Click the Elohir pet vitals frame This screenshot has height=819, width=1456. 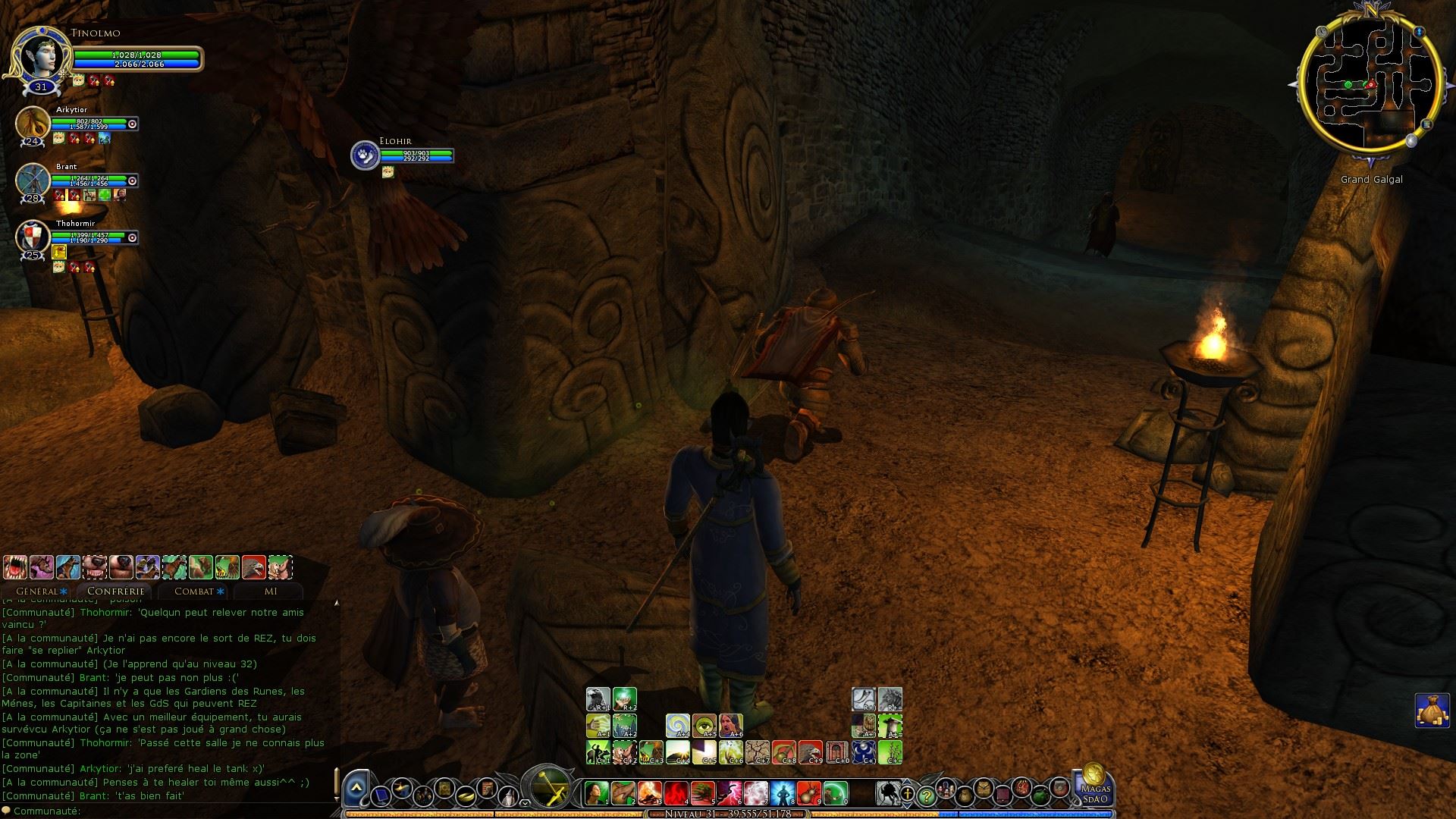pos(402,155)
